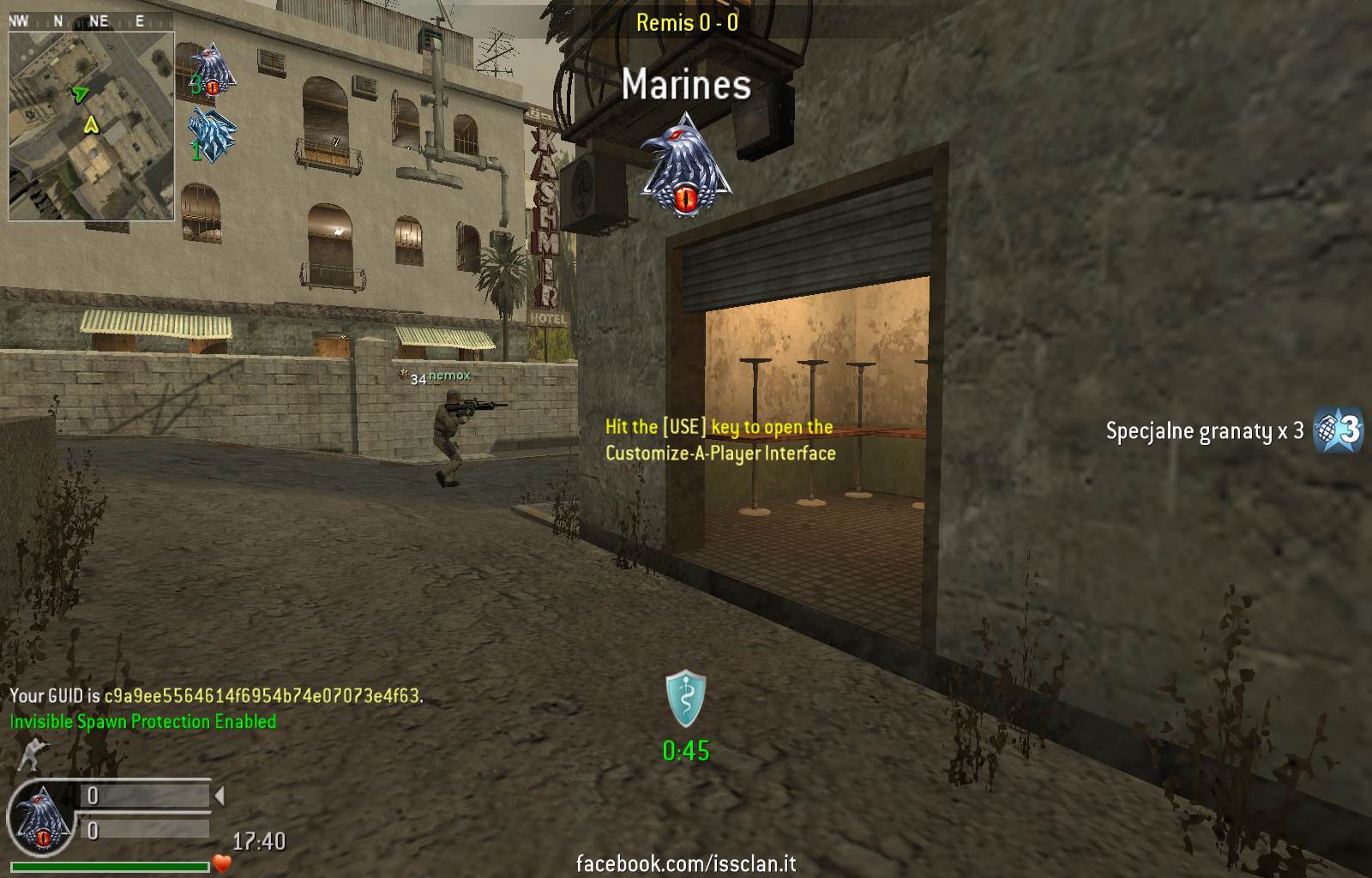This screenshot has width=1372, height=878.
Task: Select the team emblem beside the score bars
Action: pos(41,818)
